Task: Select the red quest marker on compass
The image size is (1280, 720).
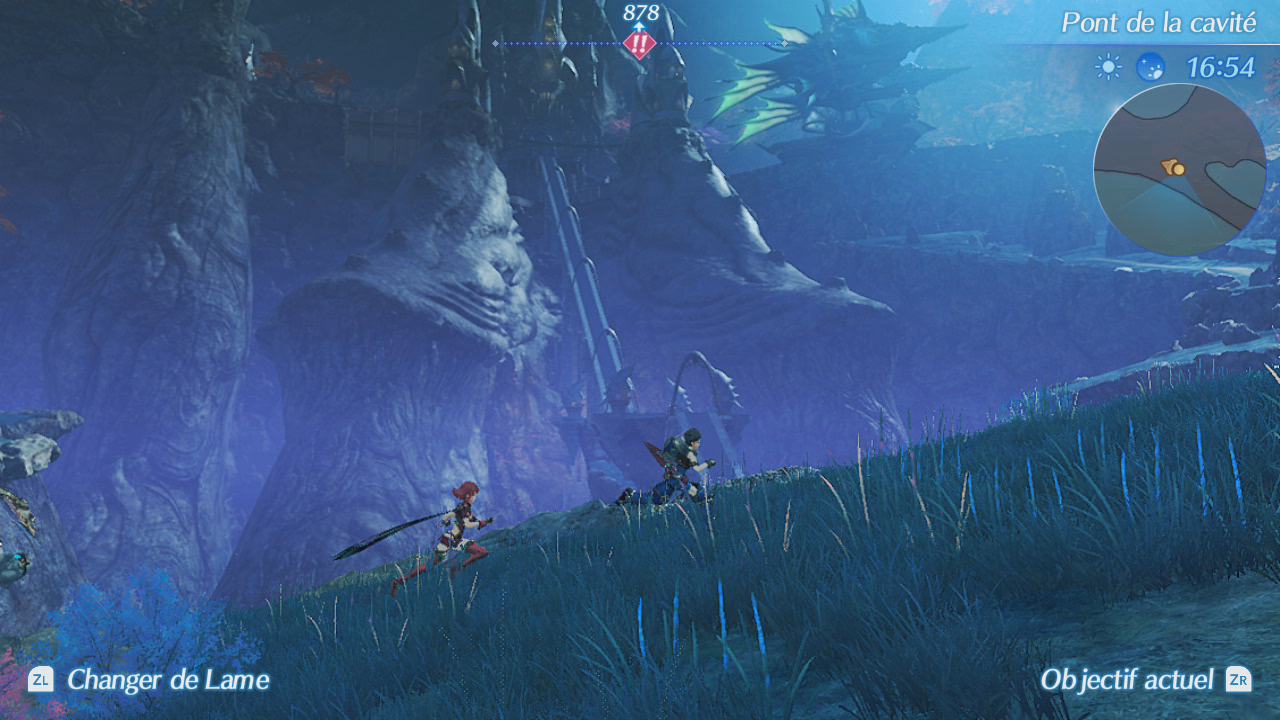Action: tap(639, 44)
